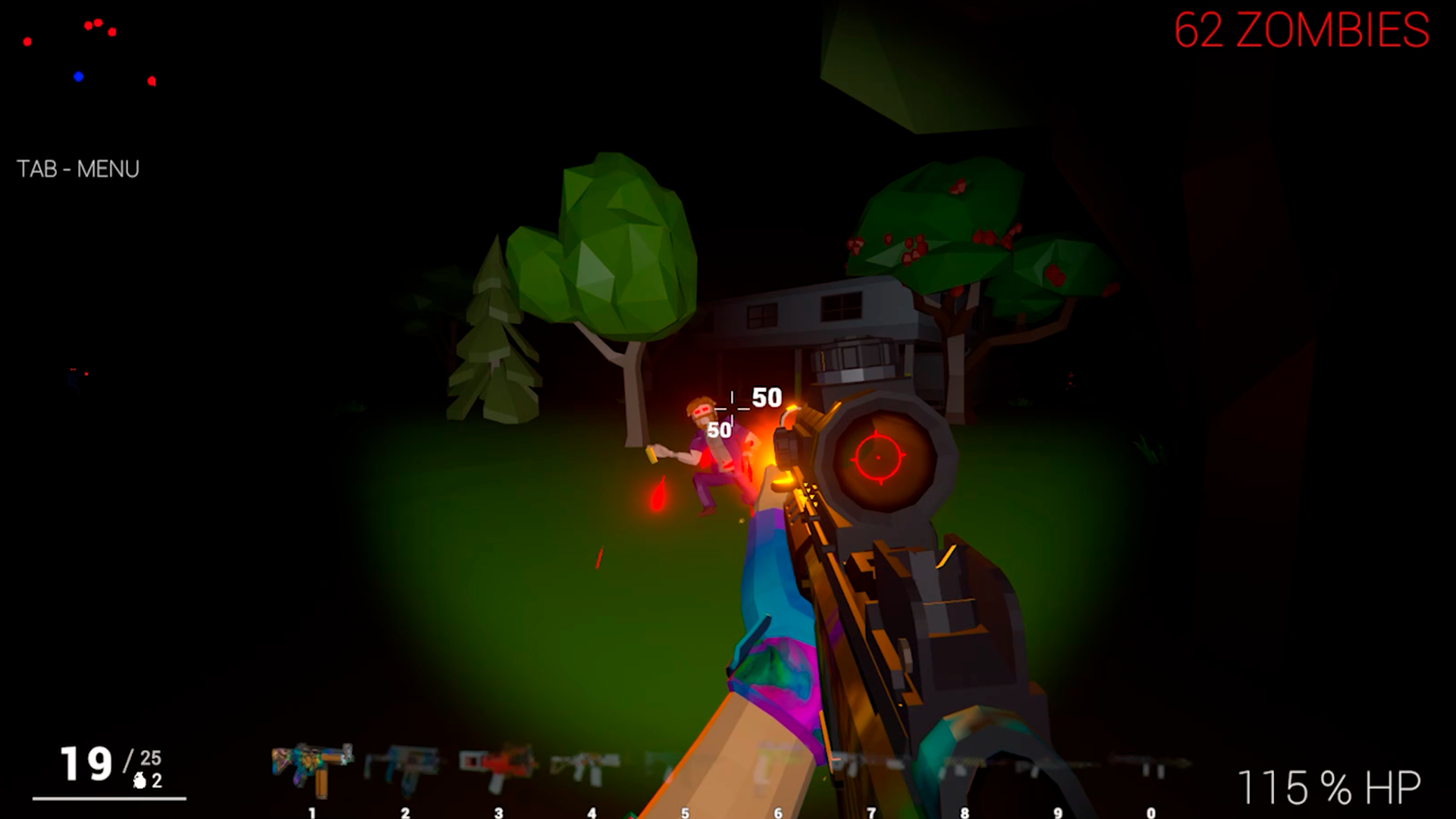The height and width of the screenshot is (819, 1456).
Task: Click the blue player dot on the minimap
Action: pyautogui.click(x=78, y=76)
